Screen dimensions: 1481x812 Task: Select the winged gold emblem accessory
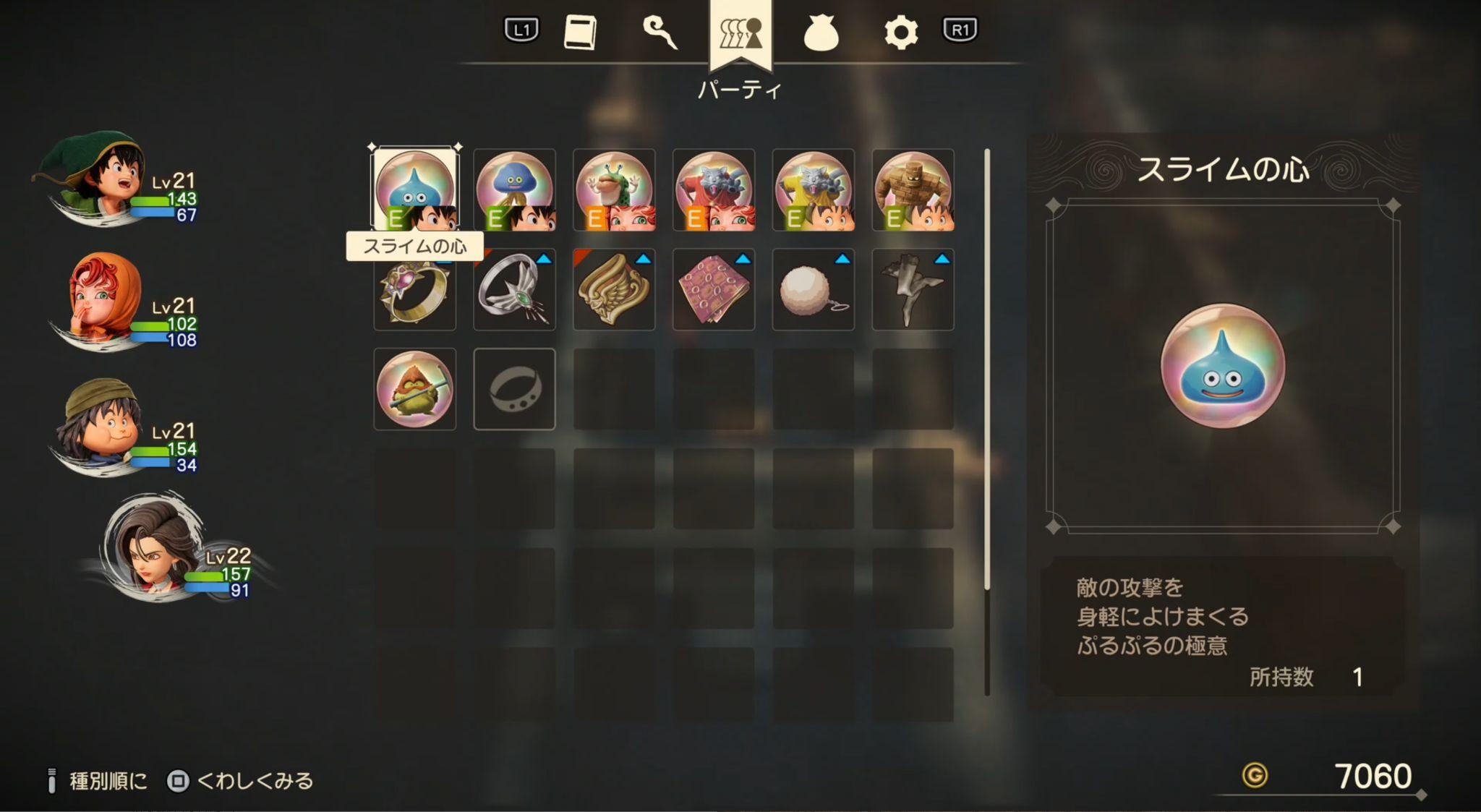tap(614, 291)
